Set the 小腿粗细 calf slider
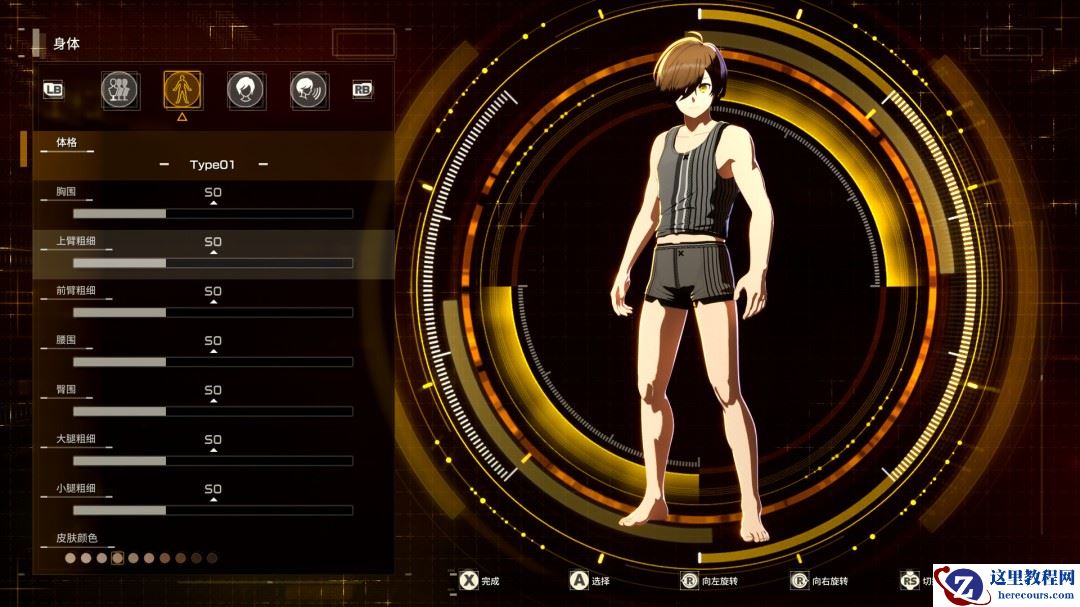 click(x=212, y=510)
